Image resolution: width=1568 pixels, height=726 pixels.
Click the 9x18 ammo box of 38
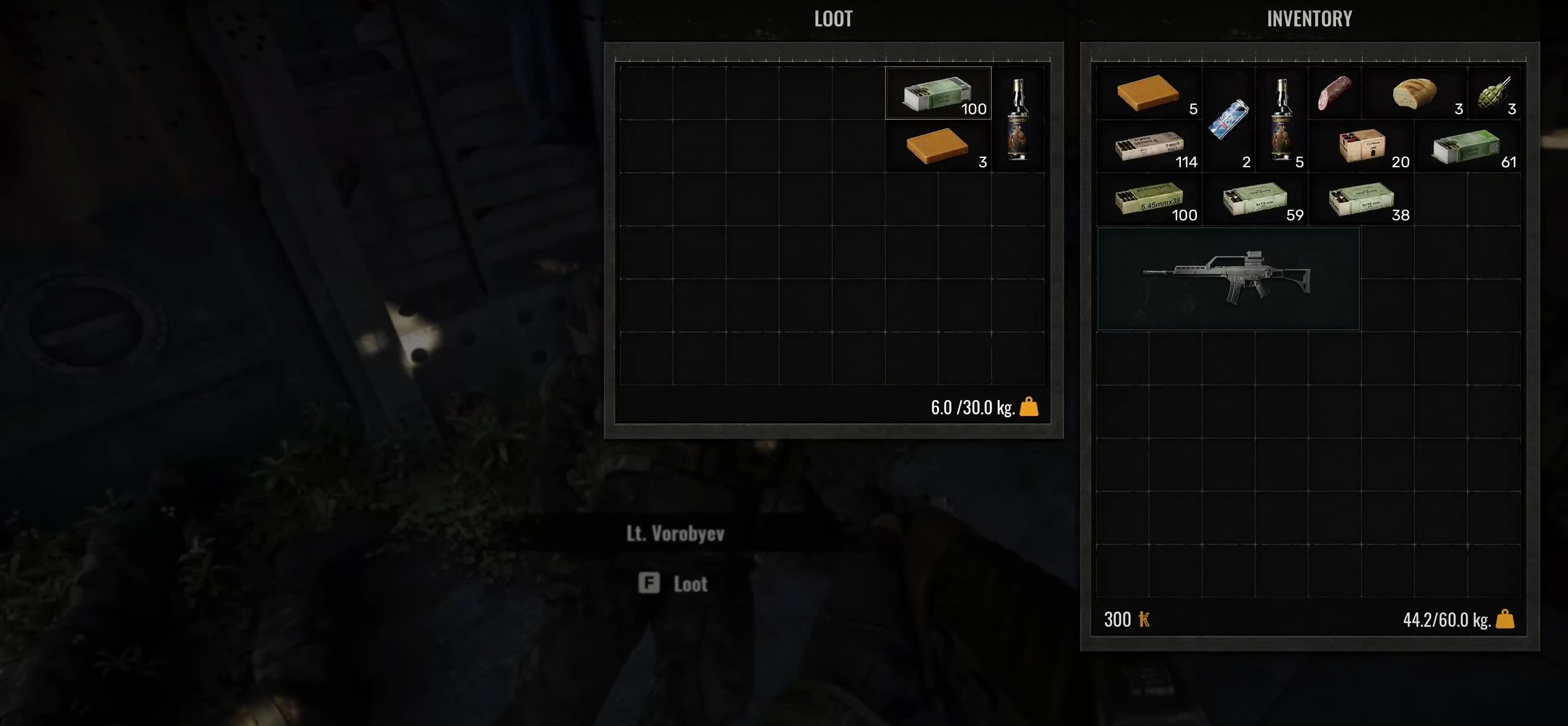(x=1361, y=199)
